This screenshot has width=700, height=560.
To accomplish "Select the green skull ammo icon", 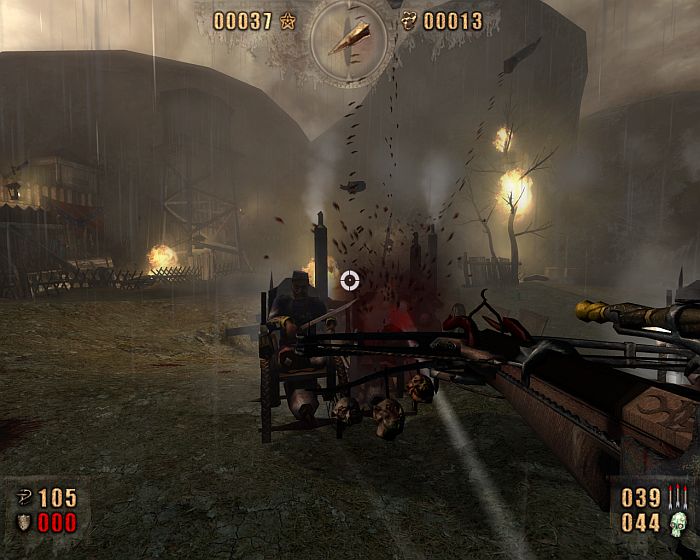I will (680, 522).
